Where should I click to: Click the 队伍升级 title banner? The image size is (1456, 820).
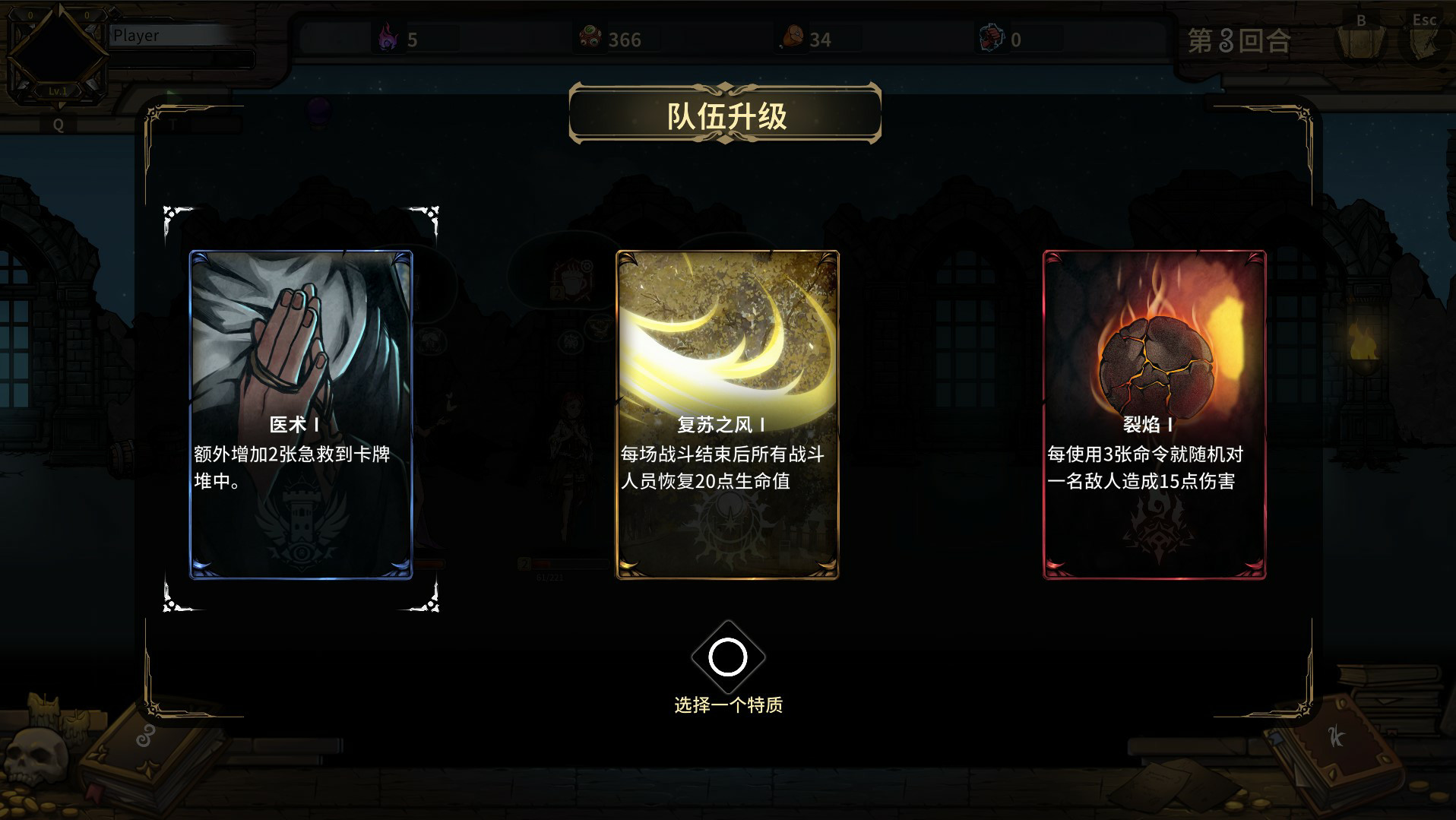727,116
